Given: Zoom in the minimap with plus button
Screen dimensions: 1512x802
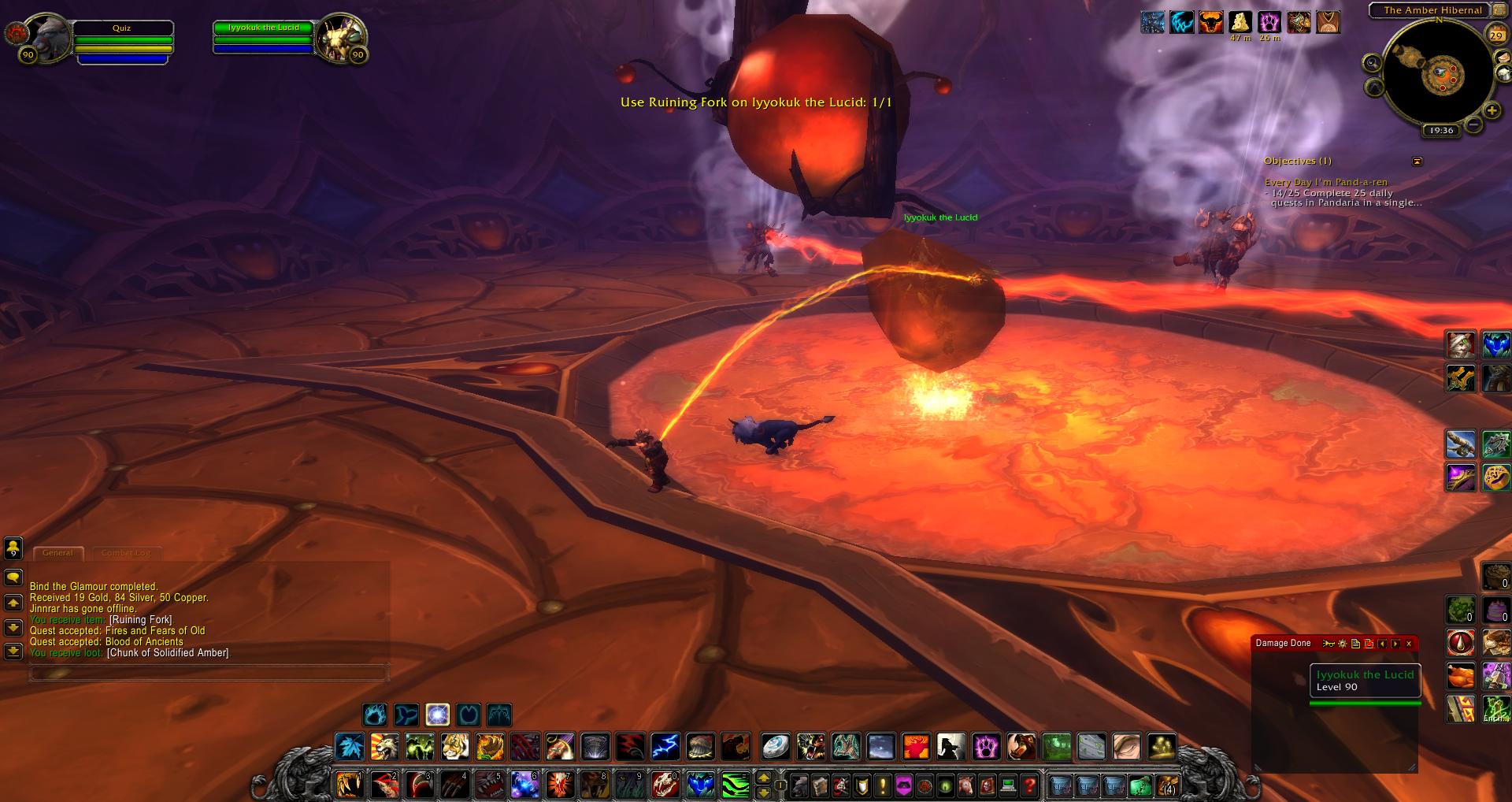Looking at the screenshot, I should pyautogui.click(x=1492, y=110).
